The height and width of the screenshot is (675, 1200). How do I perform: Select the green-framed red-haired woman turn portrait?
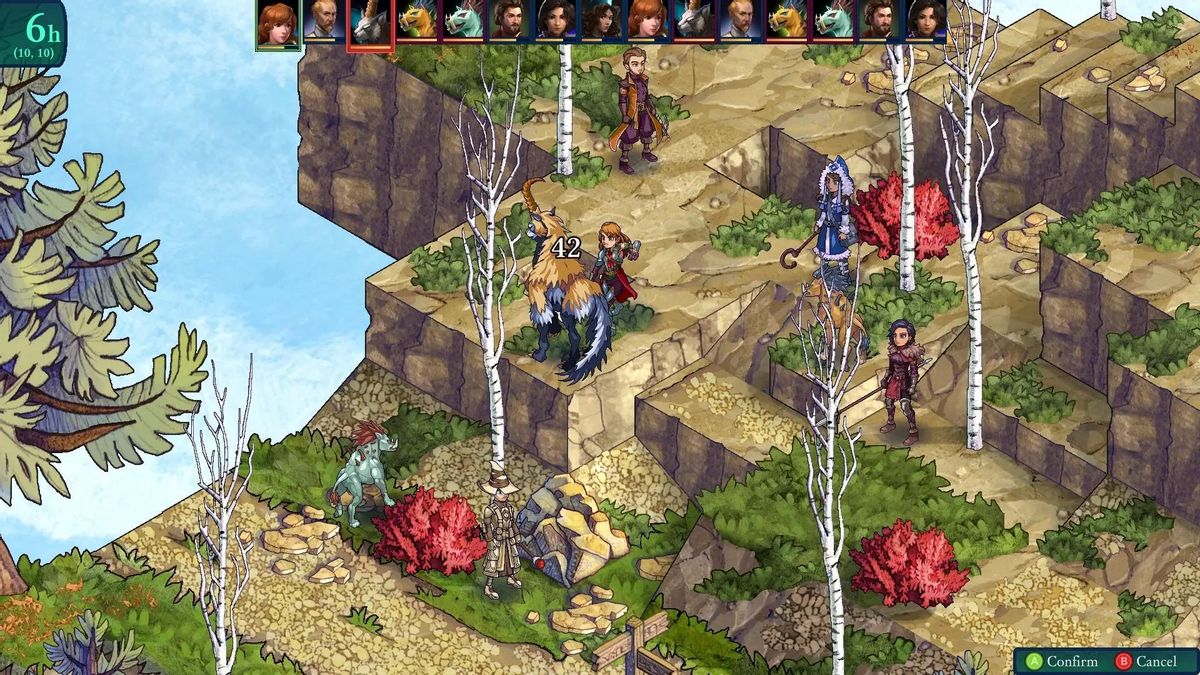click(277, 23)
